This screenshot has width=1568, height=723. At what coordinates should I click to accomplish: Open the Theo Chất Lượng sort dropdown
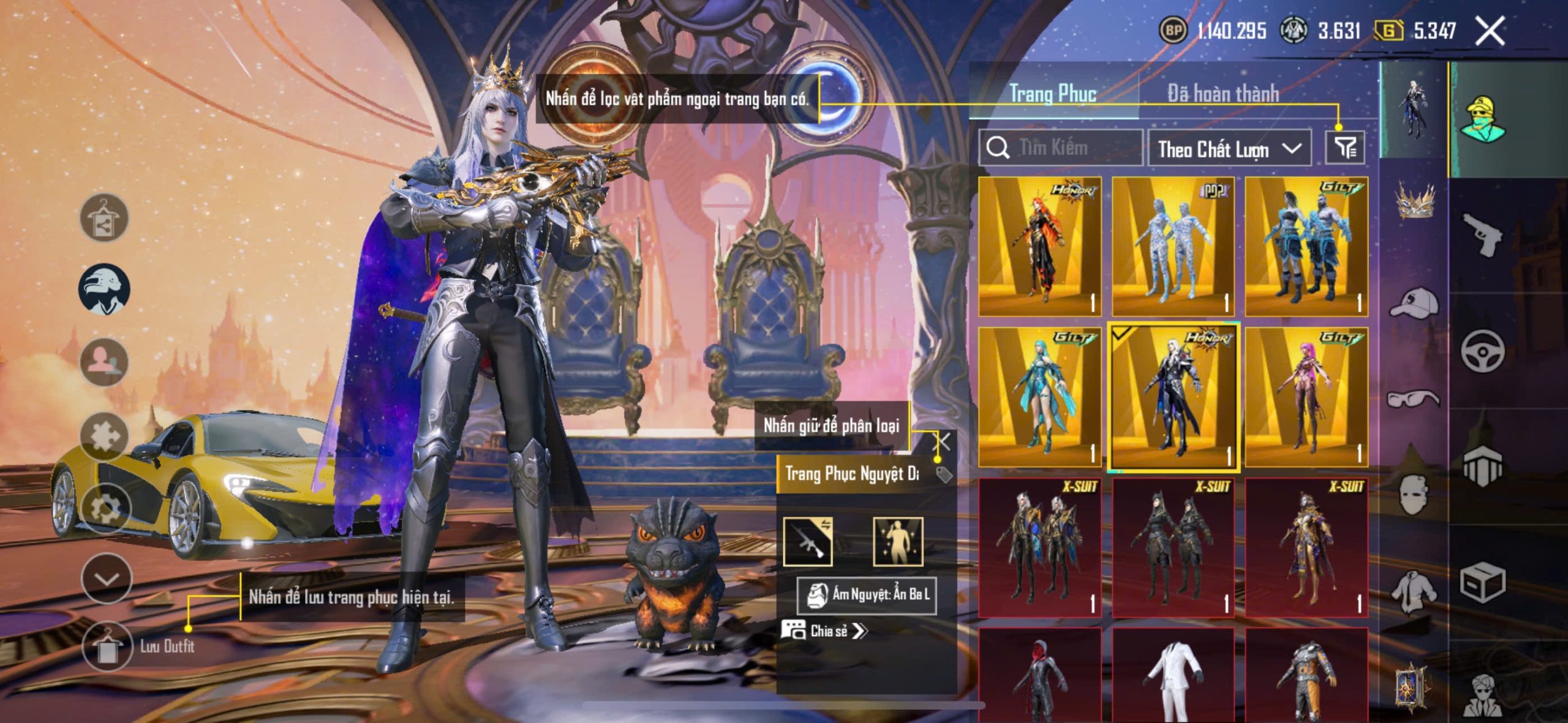pyautogui.click(x=1229, y=148)
